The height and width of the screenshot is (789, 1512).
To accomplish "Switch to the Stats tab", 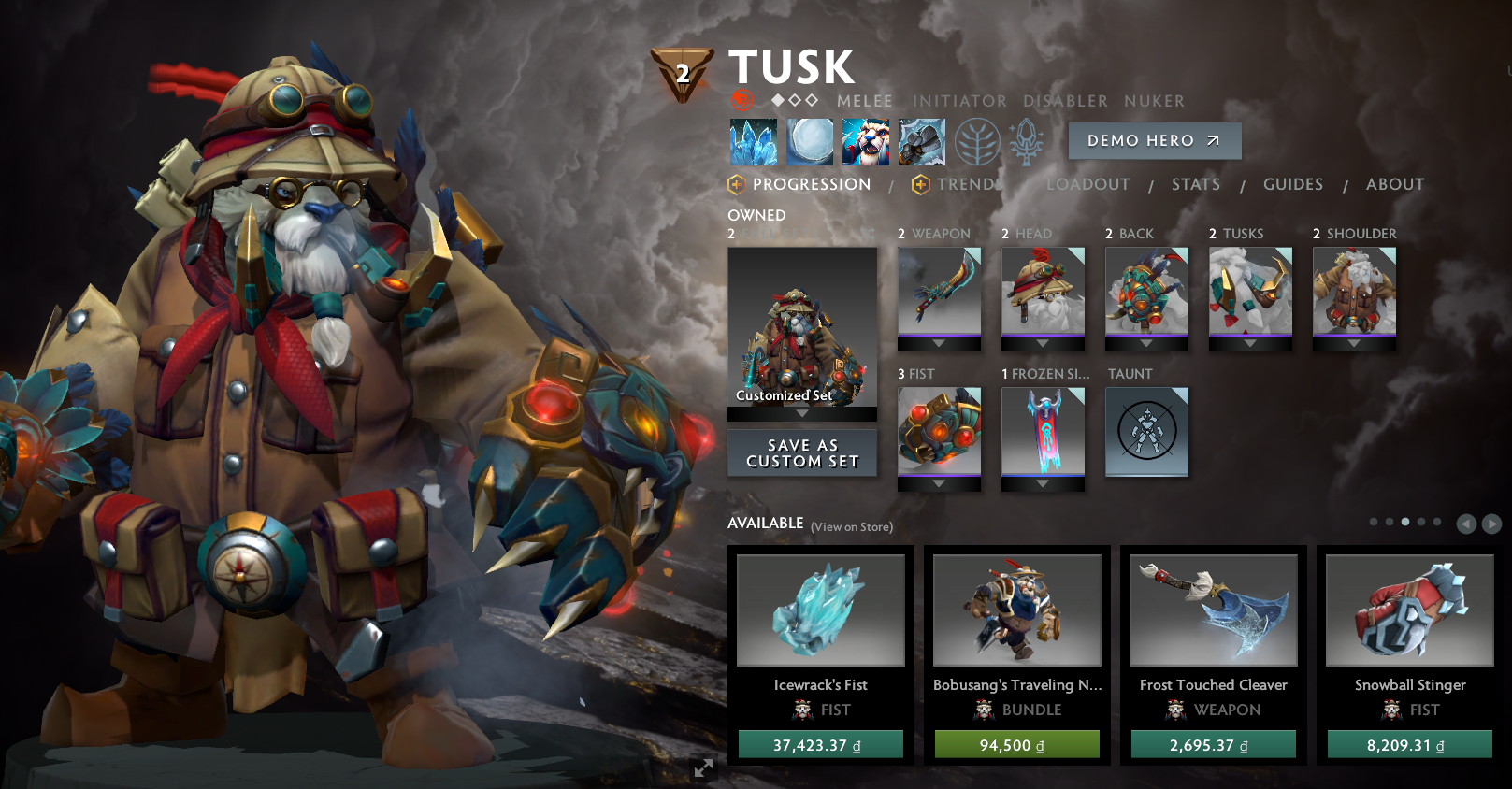I will pyautogui.click(x=1195, y=184).
